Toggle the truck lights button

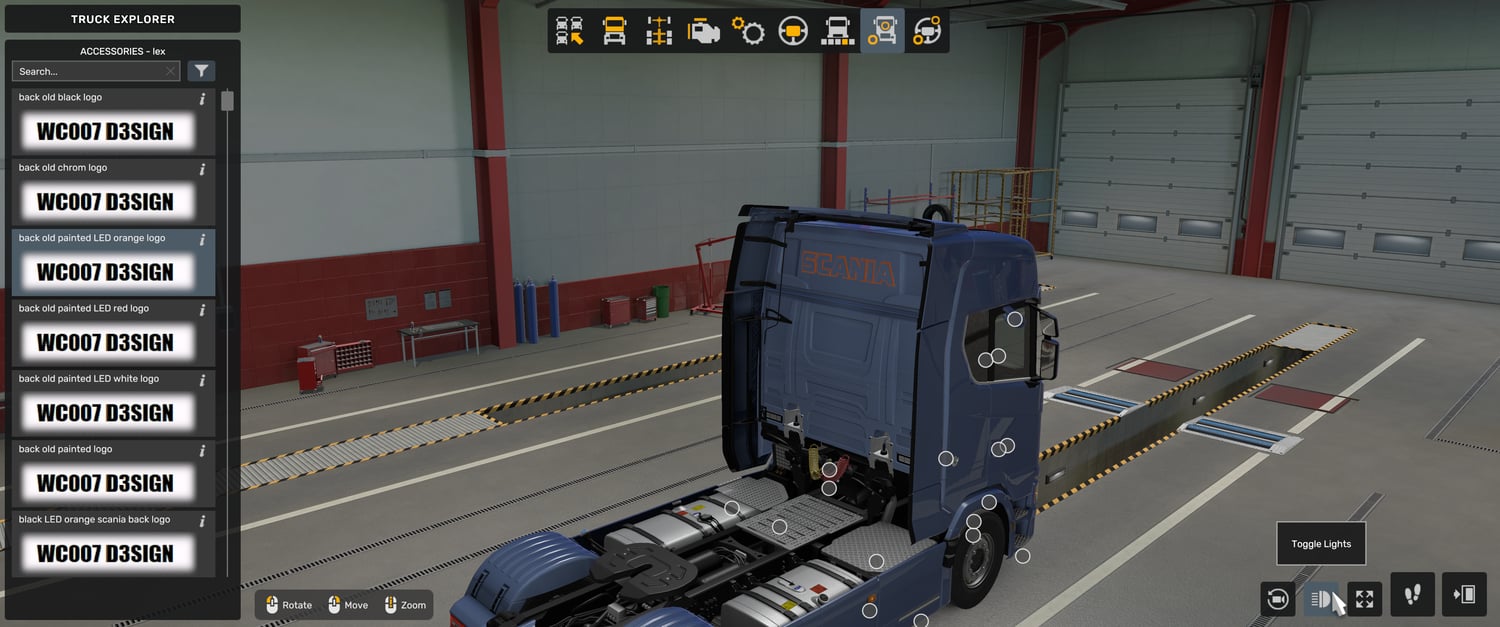[1321, 599]
